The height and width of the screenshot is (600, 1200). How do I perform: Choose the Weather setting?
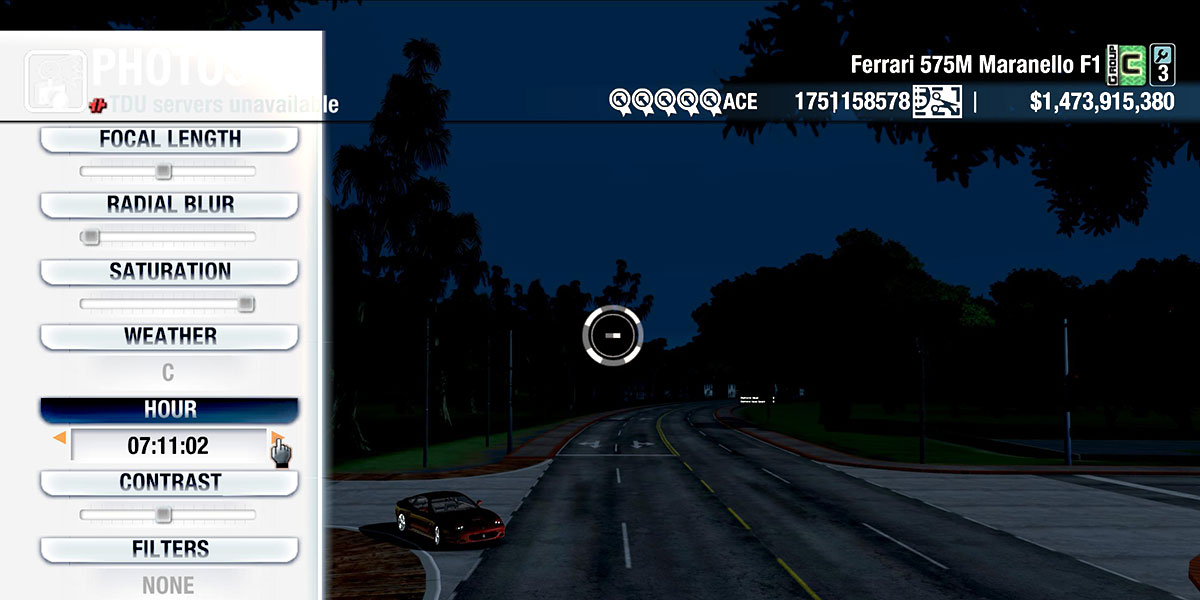click(169, 336)
